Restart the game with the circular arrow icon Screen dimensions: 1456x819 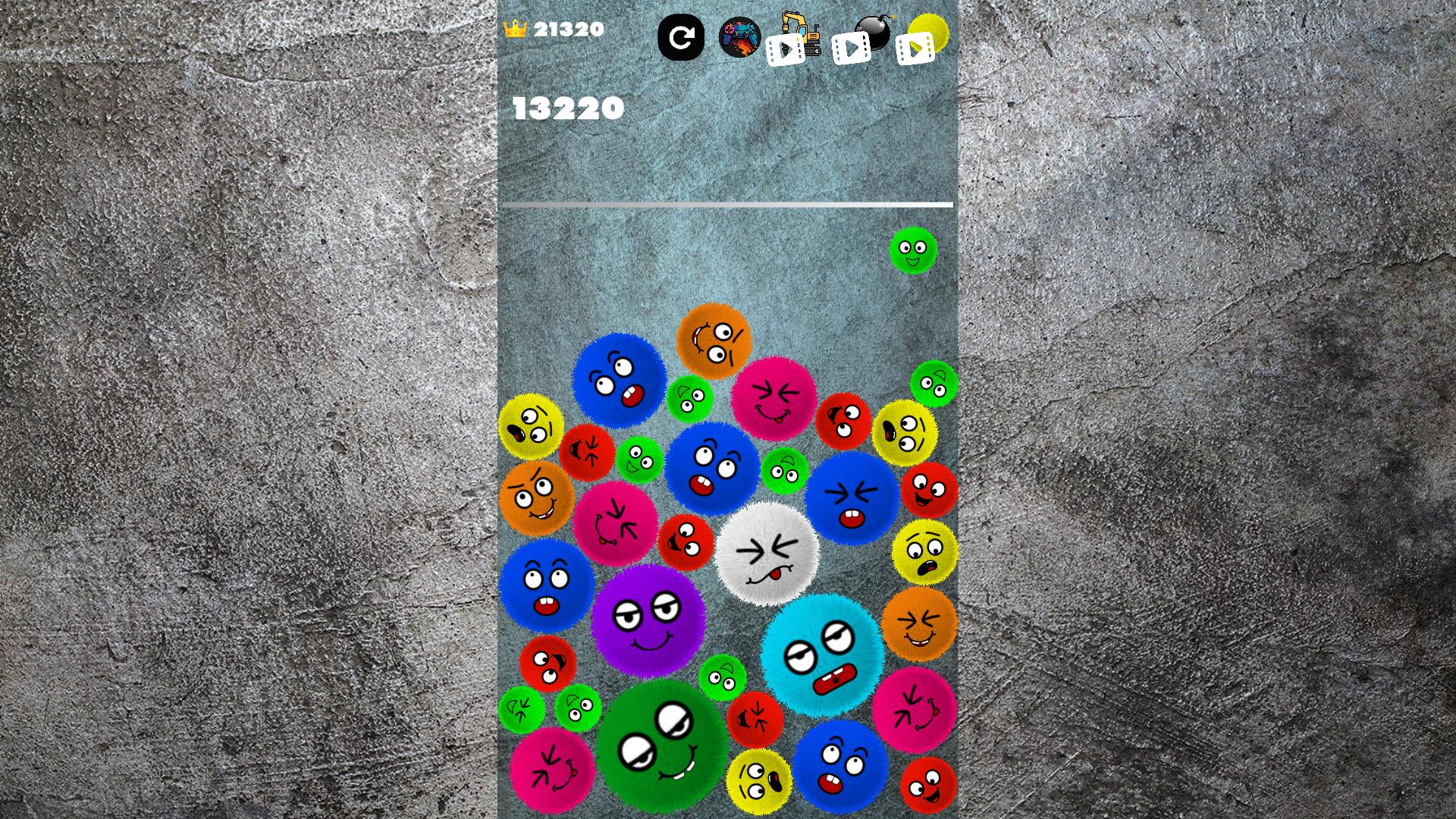[x=682, y=36]
